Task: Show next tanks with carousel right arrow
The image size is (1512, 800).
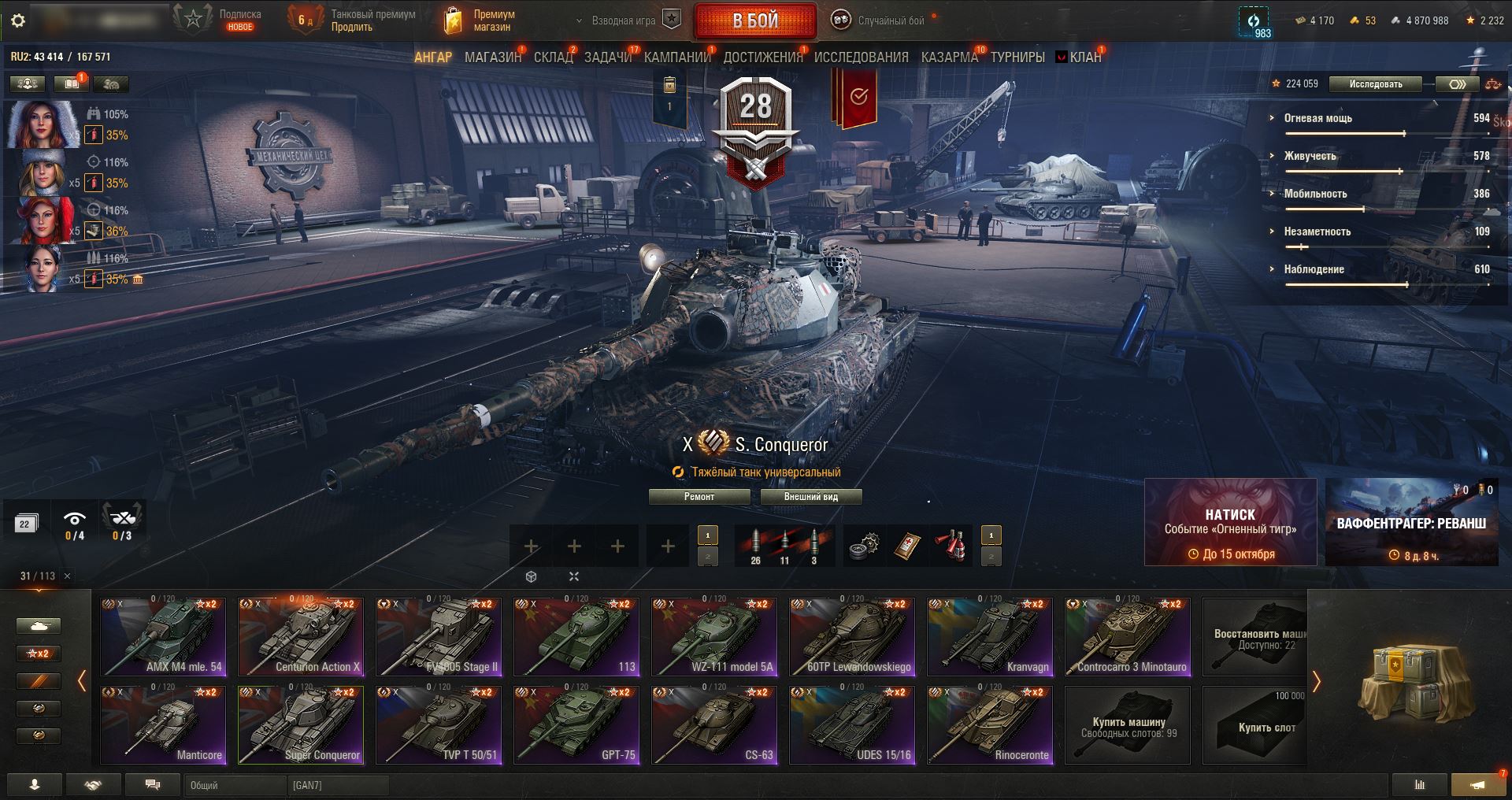Action: click(1316, 681)
